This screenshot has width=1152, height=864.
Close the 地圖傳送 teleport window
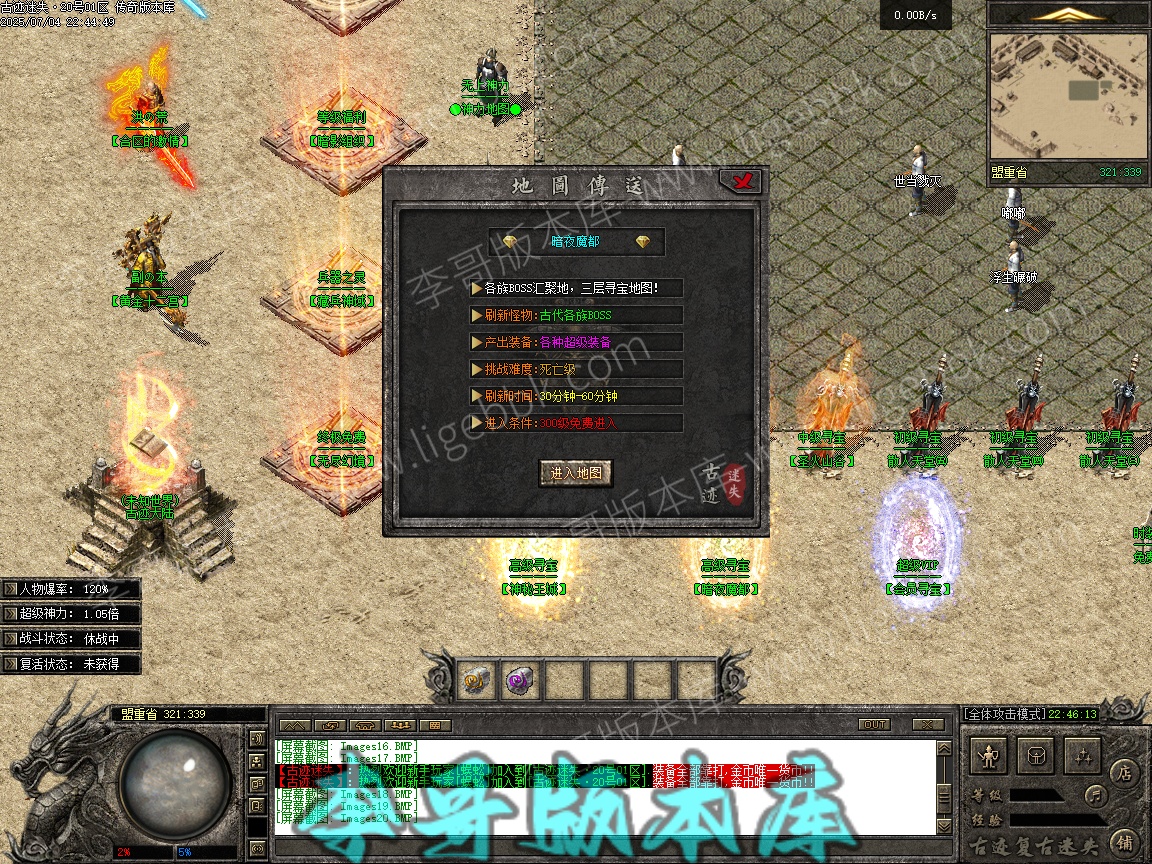tap(741, 181)
